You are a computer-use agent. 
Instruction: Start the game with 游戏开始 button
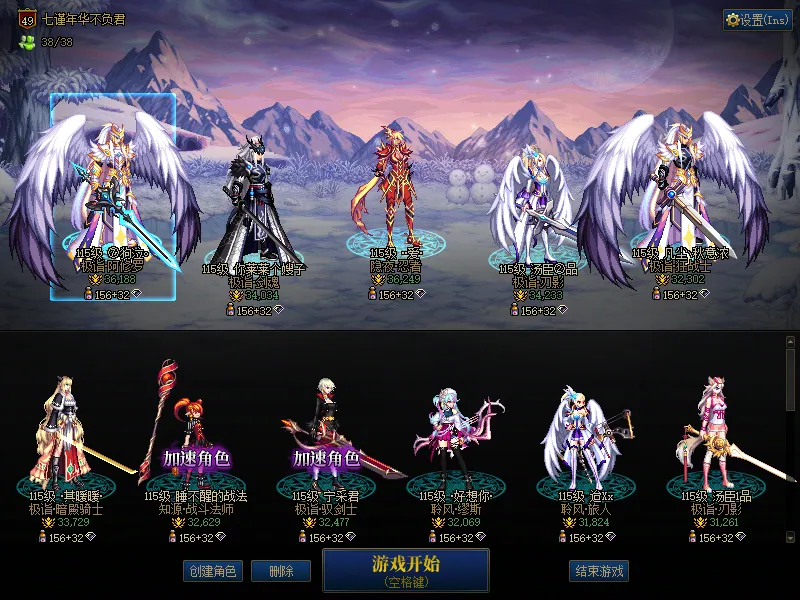[x=405, y=570]
